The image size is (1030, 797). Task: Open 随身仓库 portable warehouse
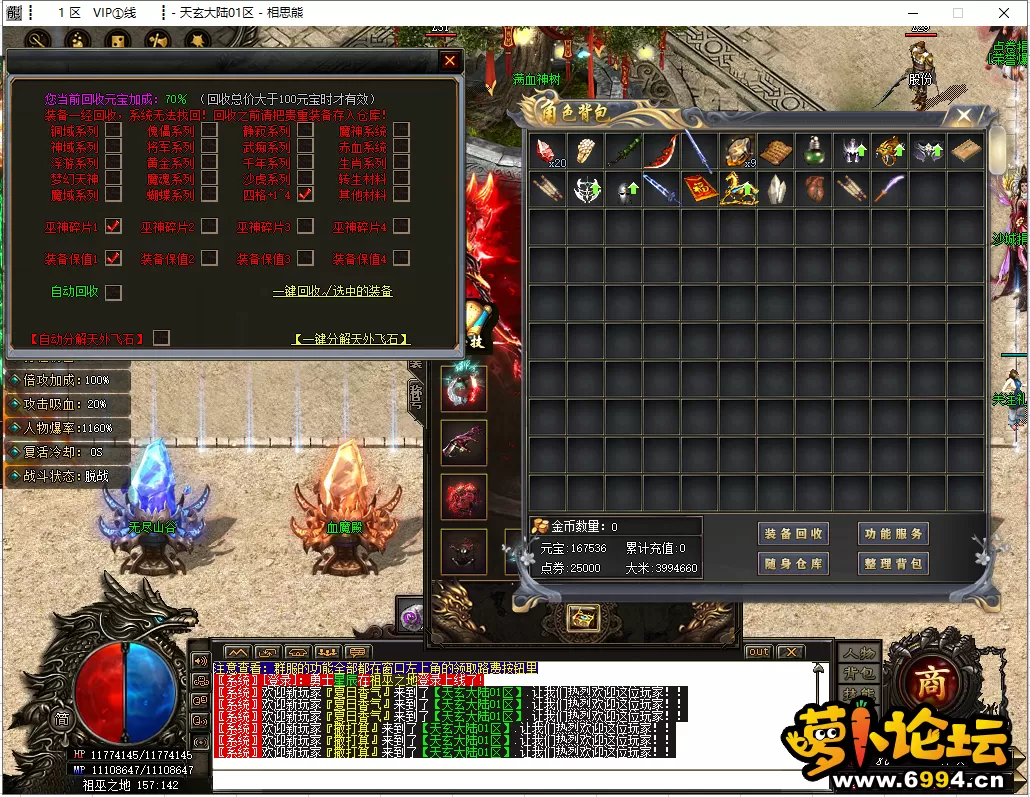[793, 564]
